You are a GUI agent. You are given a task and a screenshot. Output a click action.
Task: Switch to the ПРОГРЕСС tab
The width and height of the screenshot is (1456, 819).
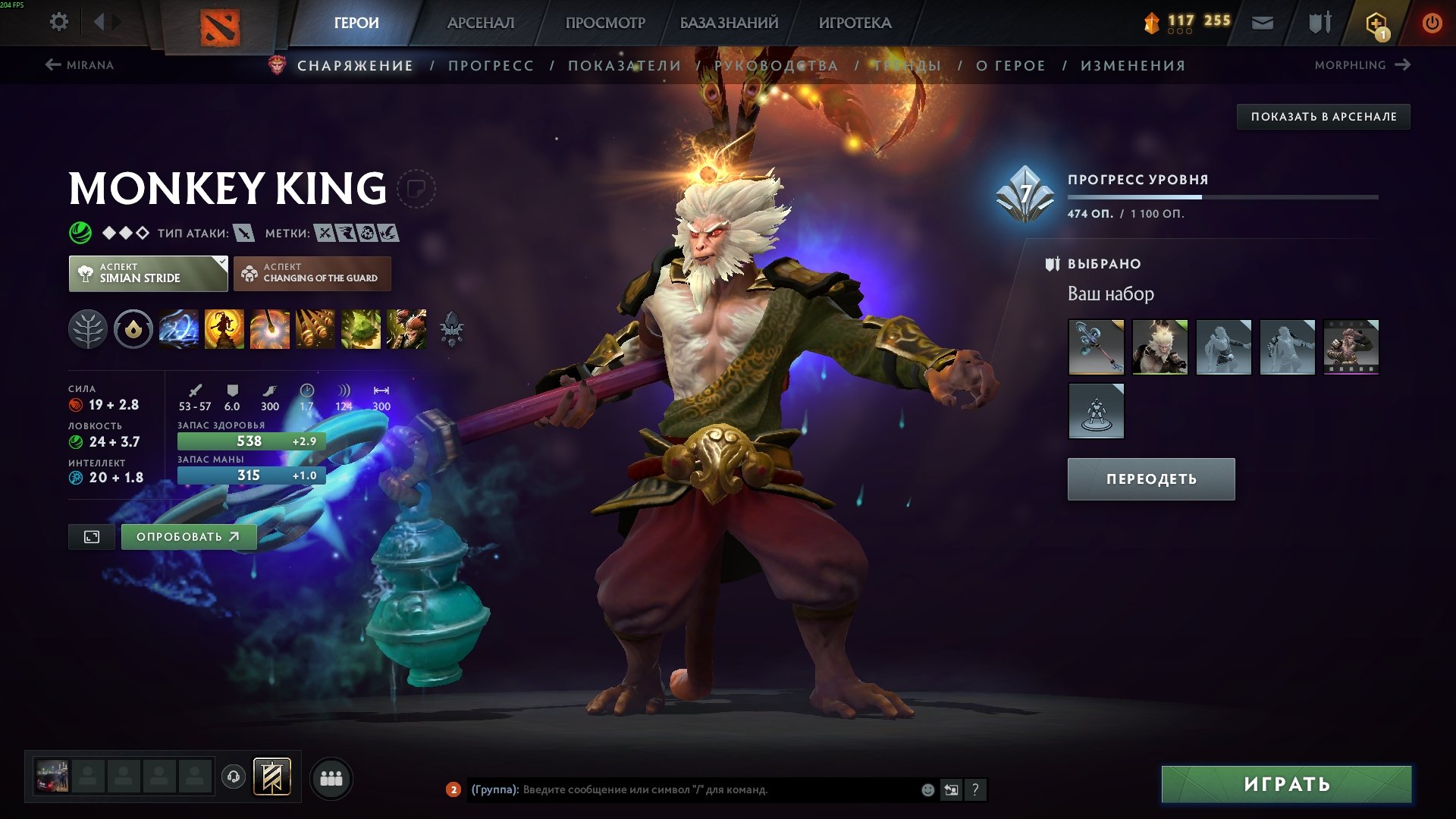click(x=491, y=65)
